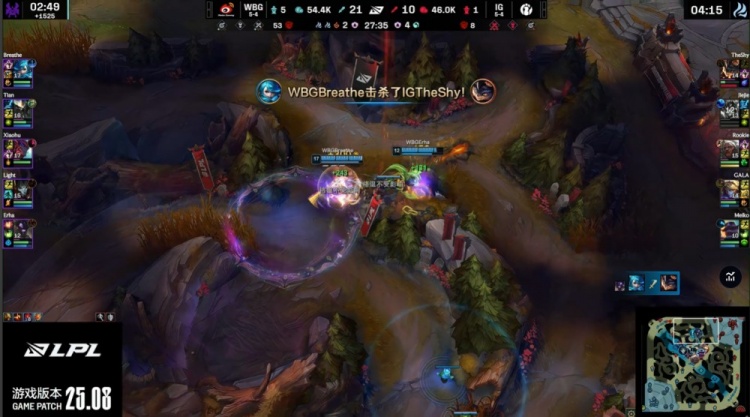Open the stats chart button
This screenshot has width=750, height=417.
[730, 277]
